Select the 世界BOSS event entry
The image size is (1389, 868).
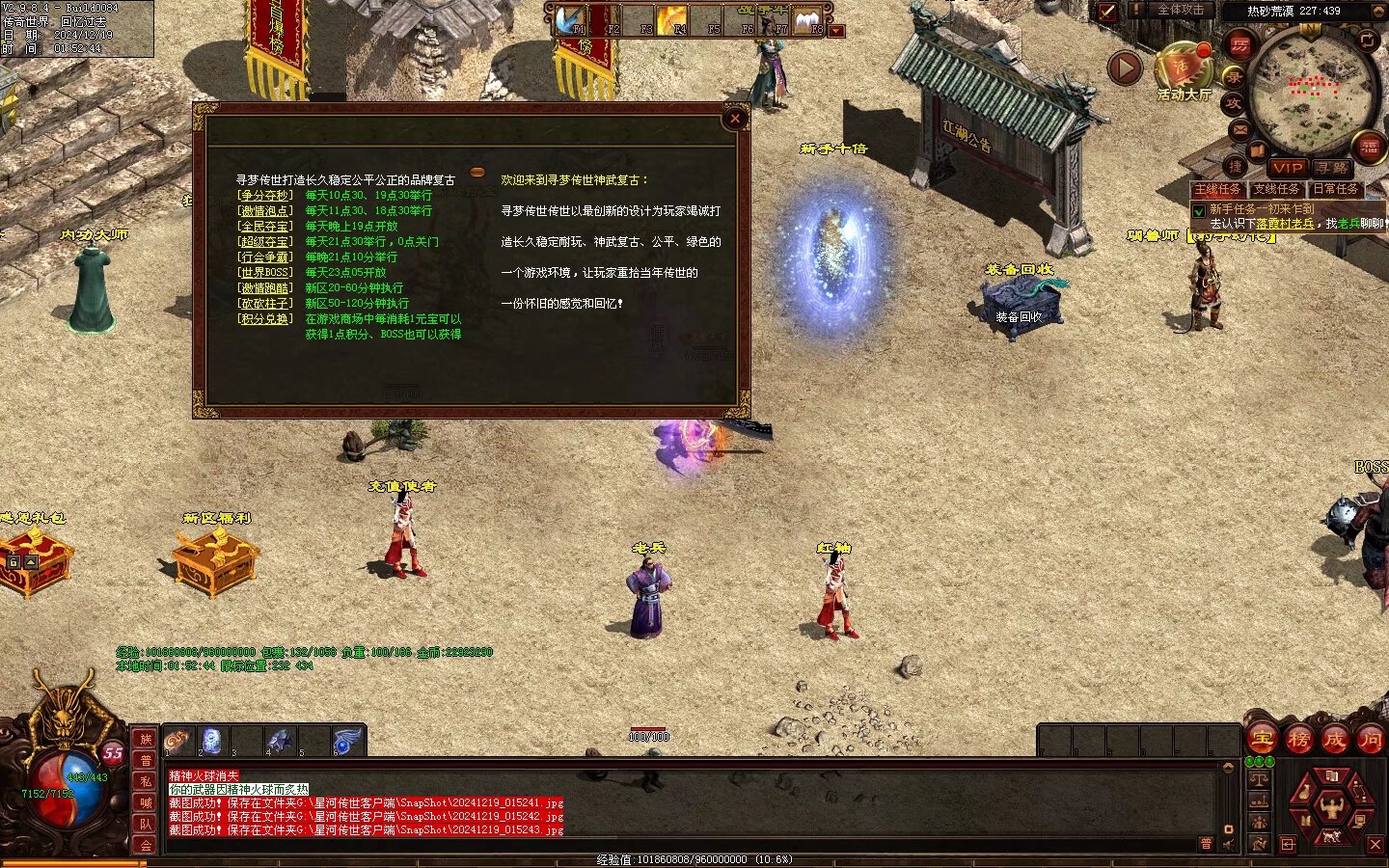264,272
